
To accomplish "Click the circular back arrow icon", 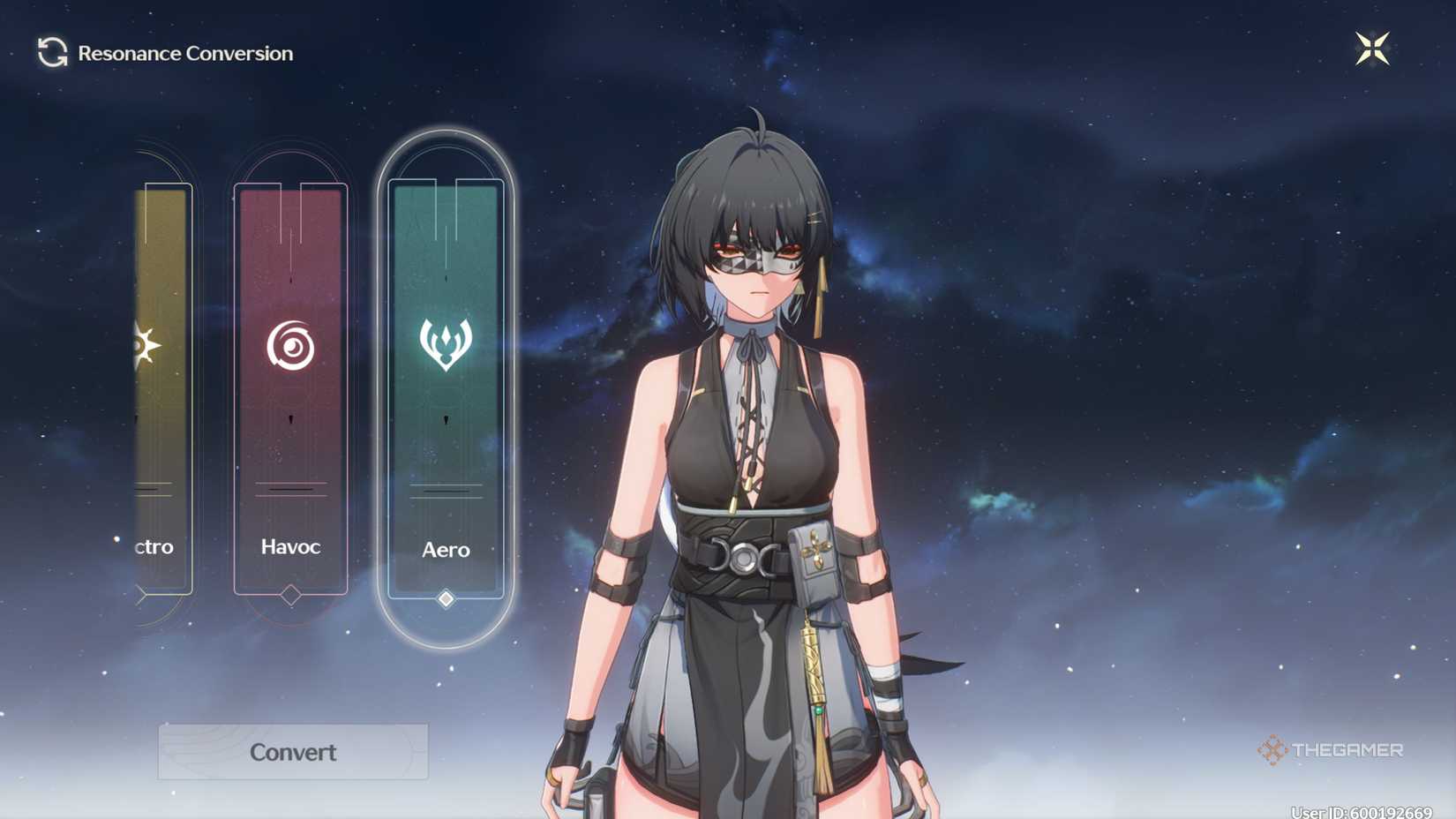I will 53,52.
